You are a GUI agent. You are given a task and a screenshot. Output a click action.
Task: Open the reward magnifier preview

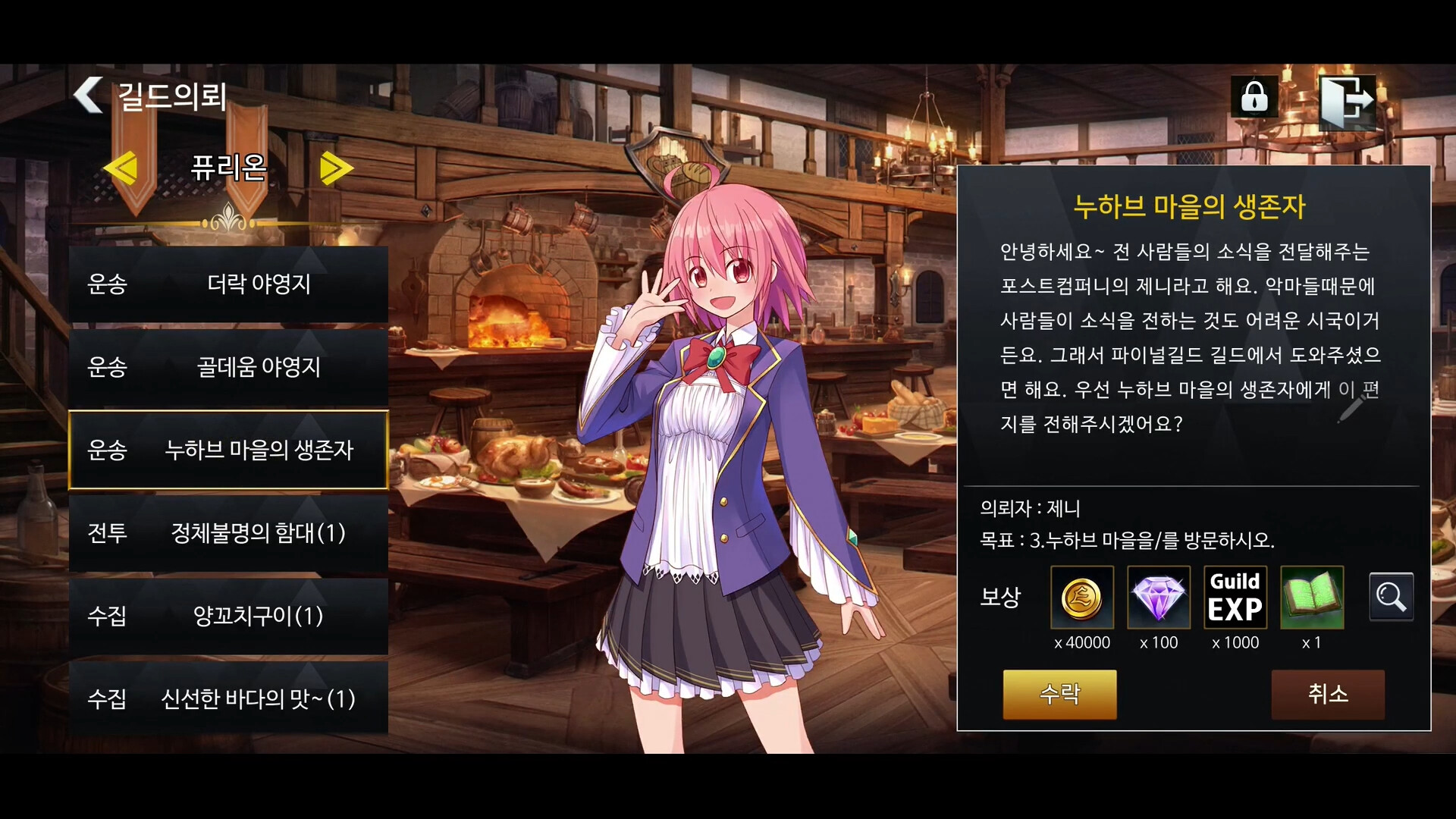coord(1392,597)
